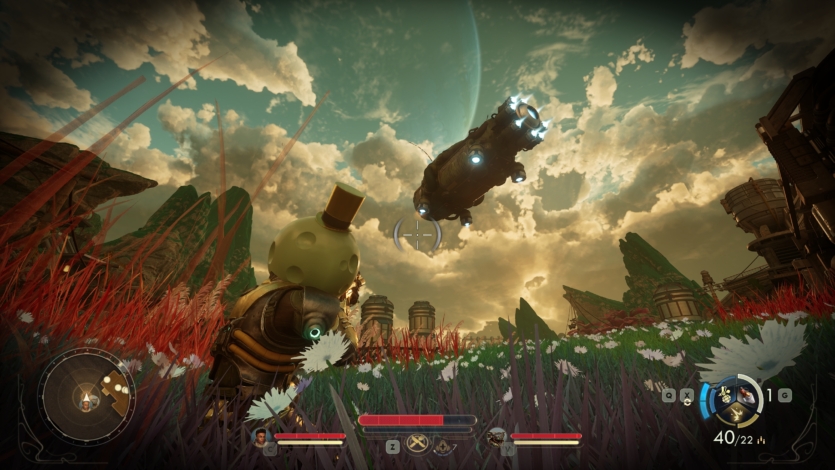835x470 pixels.
Task: Click the ornate emblem beside crossed tools
Action: point(443,445)
